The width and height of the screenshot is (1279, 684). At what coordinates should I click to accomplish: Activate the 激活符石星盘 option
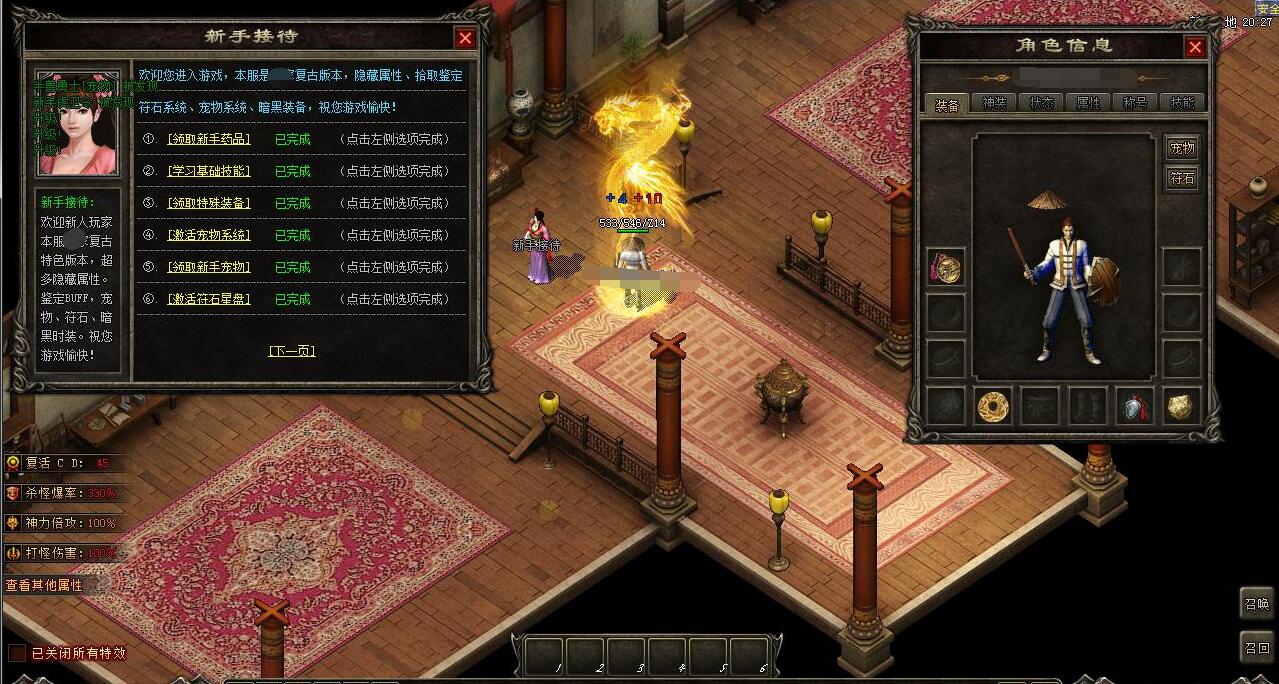point(208,299)
